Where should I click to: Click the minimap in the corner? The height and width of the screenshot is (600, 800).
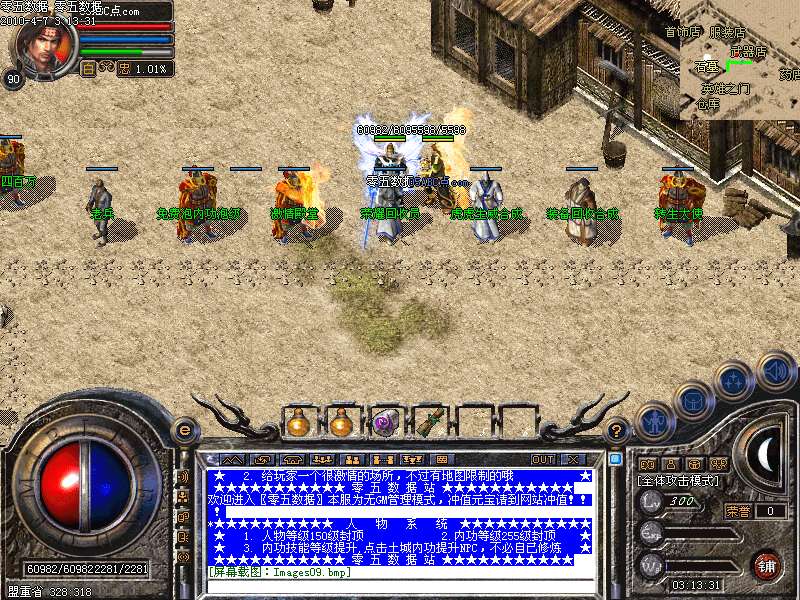[x=740, y=60]
